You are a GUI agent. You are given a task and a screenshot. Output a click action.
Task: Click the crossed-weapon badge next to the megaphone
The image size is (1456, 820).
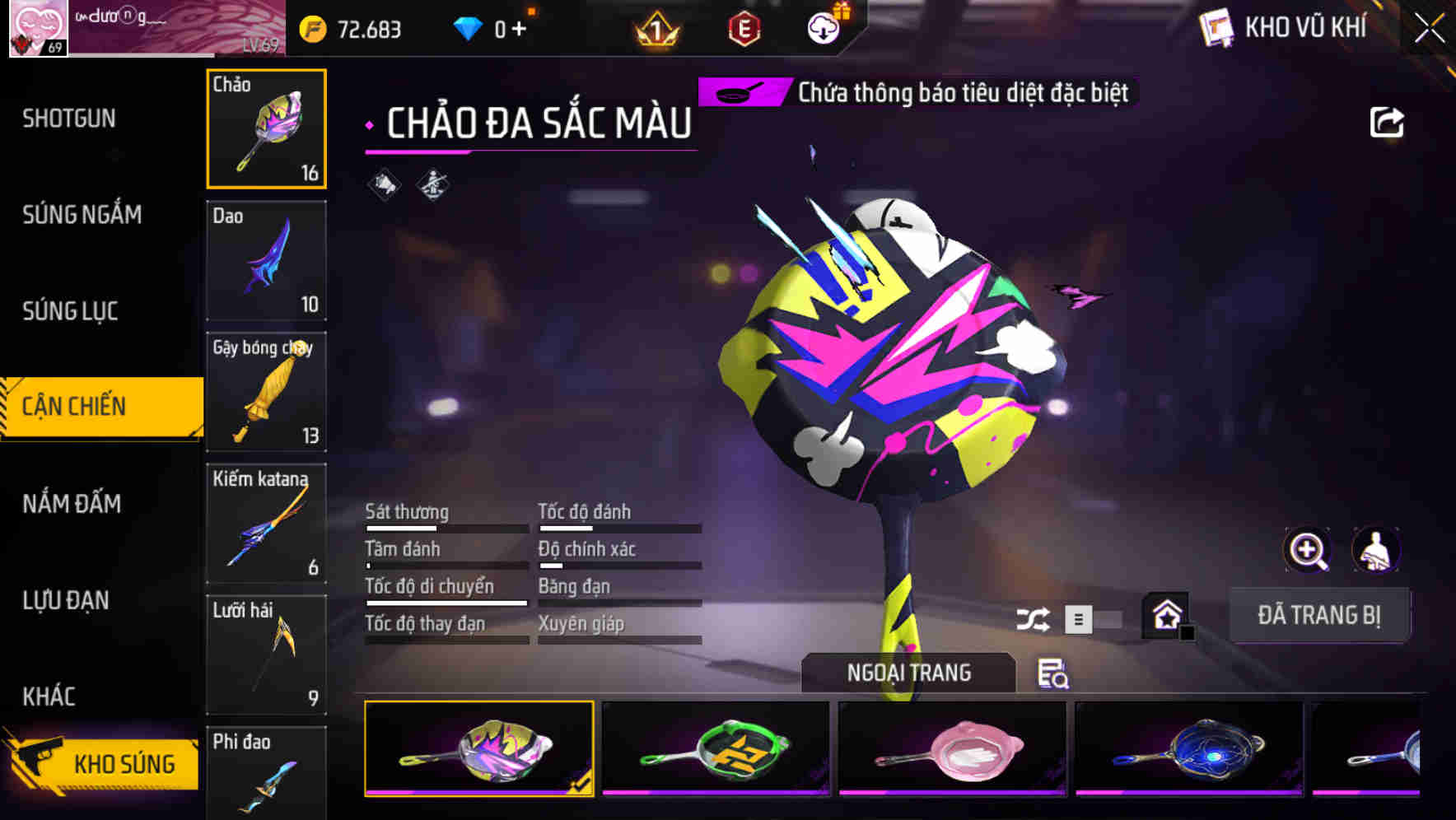(x=434, y=185)
